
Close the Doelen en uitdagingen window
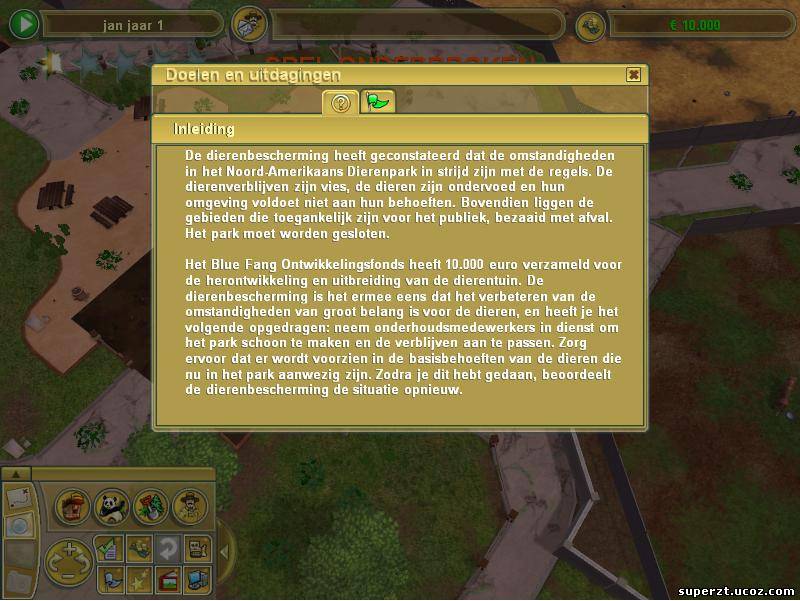[633, 75]
